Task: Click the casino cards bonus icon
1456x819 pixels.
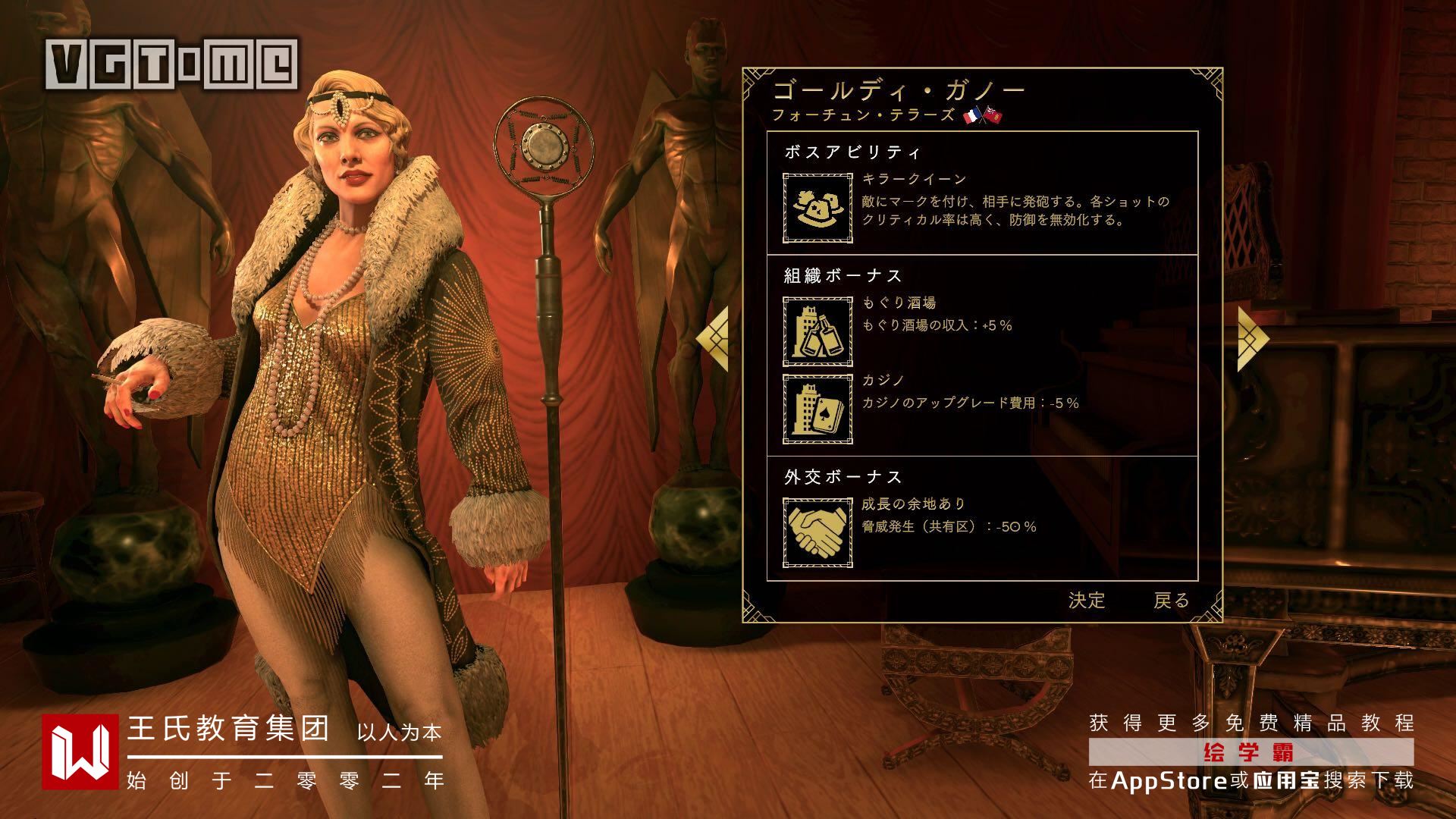Action: click(x=817, y=409)
